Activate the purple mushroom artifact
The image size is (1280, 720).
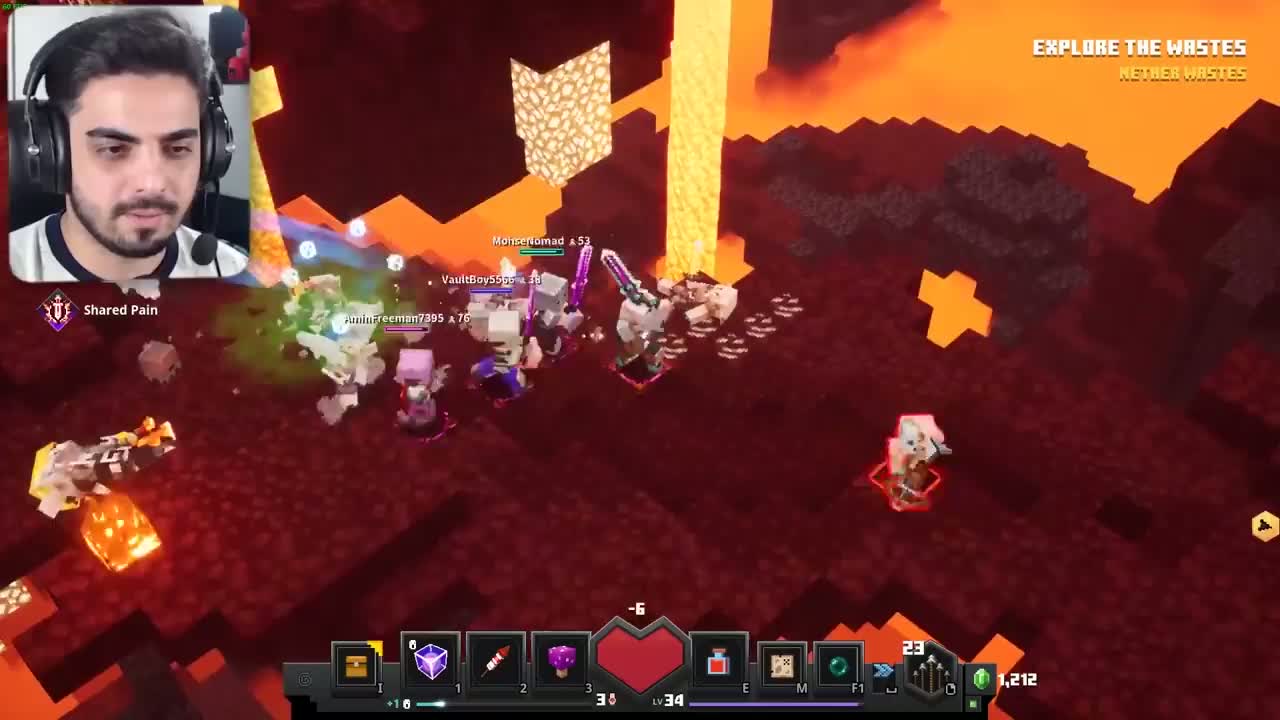[x=561, y=661]
